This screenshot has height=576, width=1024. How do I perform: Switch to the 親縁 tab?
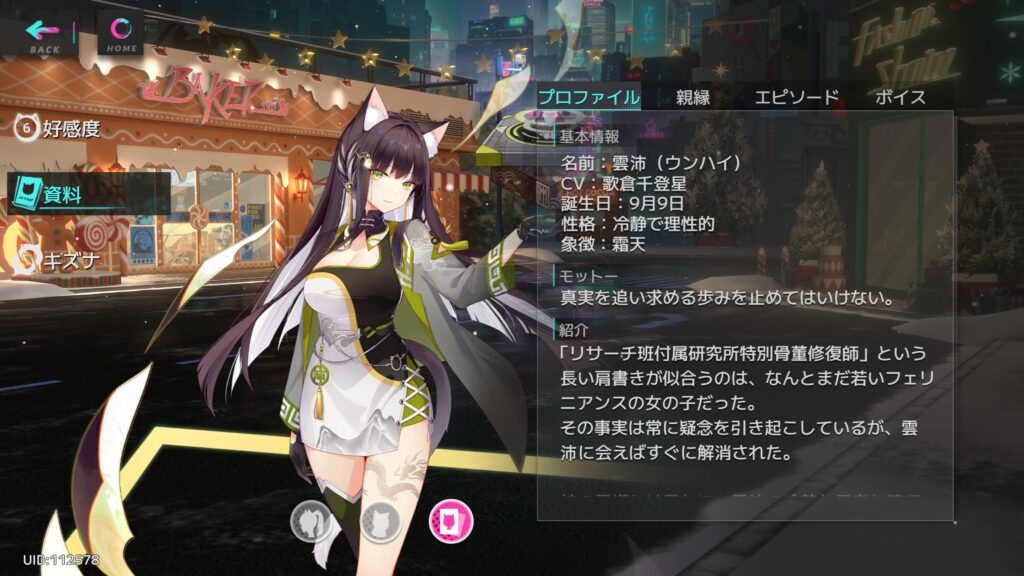tap(692, 97)
